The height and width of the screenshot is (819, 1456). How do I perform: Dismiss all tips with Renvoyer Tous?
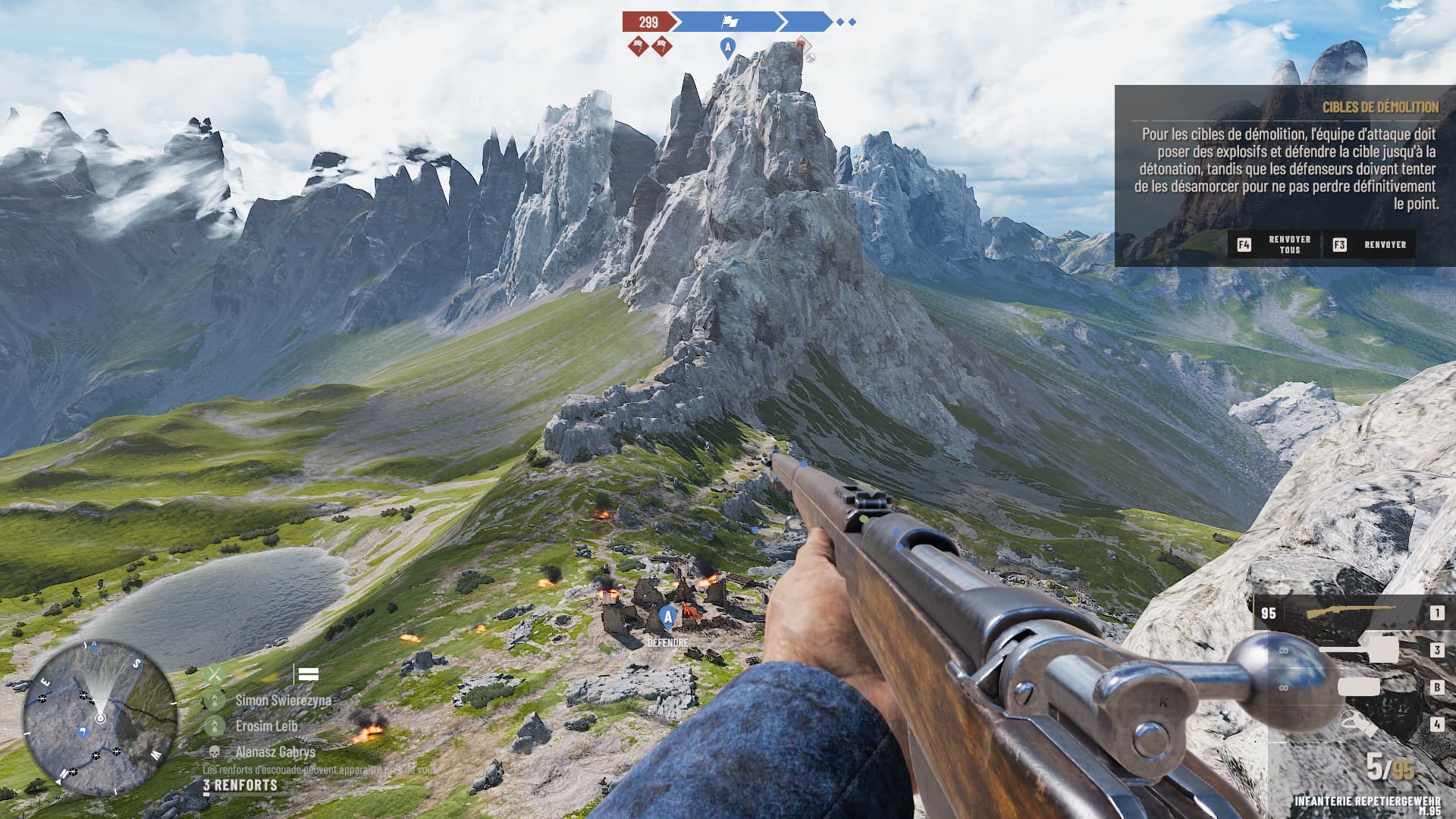pyautogui.click(x=1275, y=245)
